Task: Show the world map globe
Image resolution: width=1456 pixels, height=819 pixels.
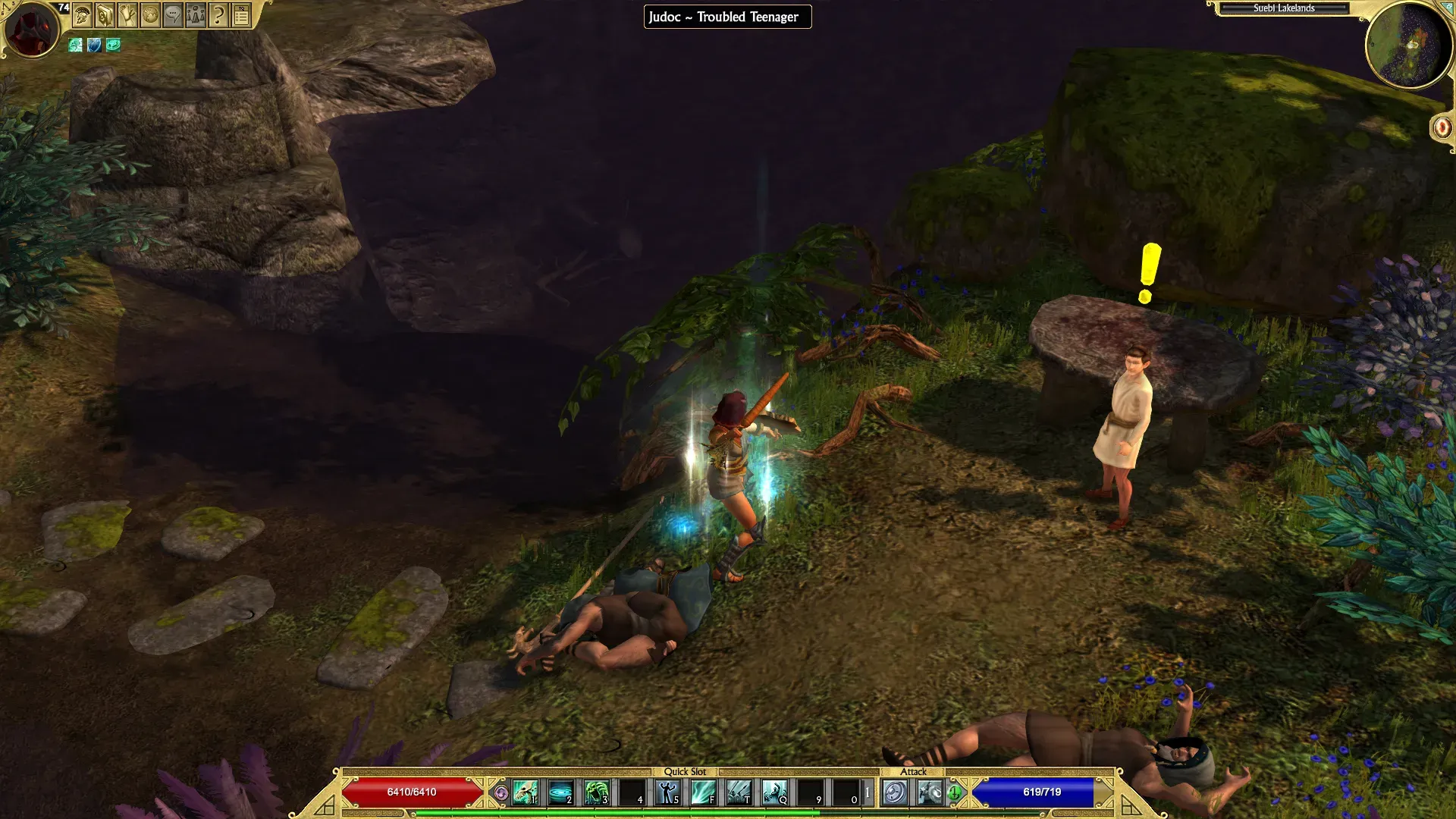Action: 150,14
